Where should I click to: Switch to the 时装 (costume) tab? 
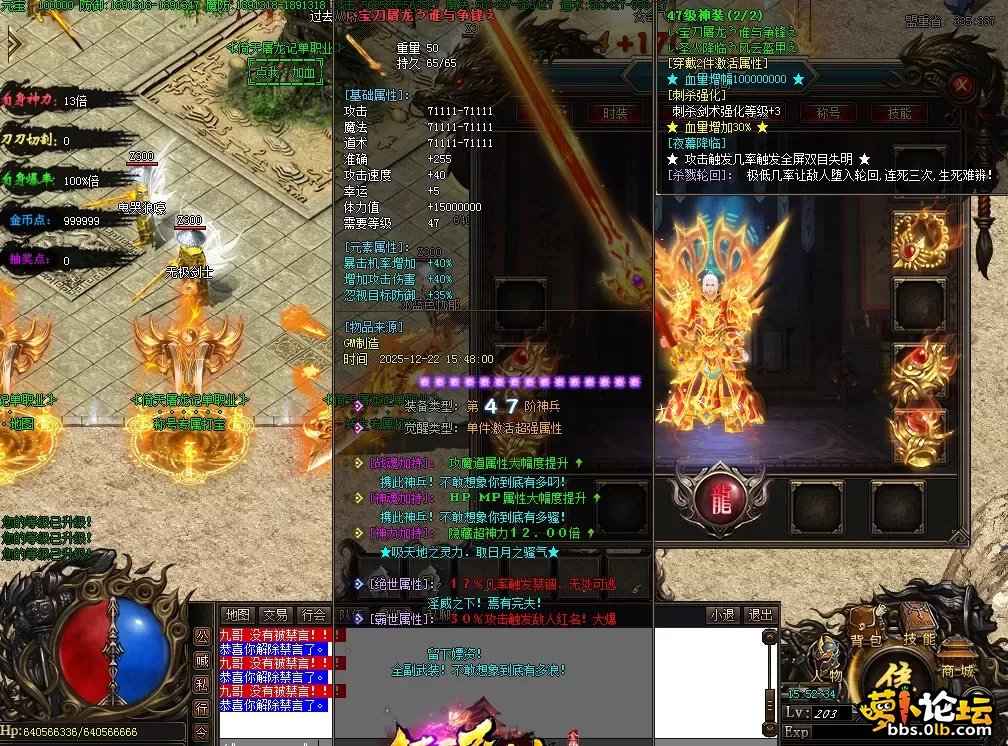point(615,113)
